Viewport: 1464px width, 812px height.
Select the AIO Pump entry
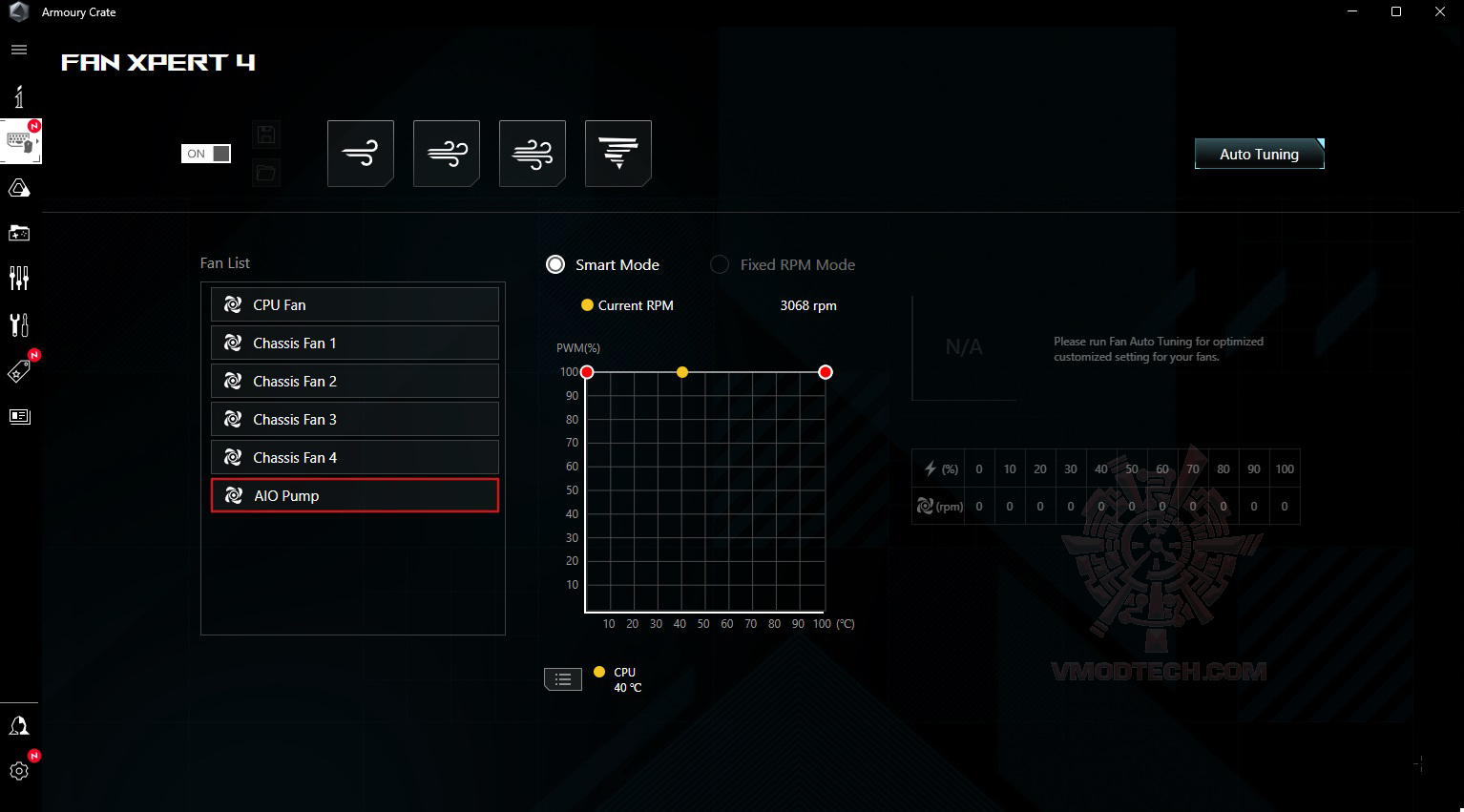click(x=354, y=495)
